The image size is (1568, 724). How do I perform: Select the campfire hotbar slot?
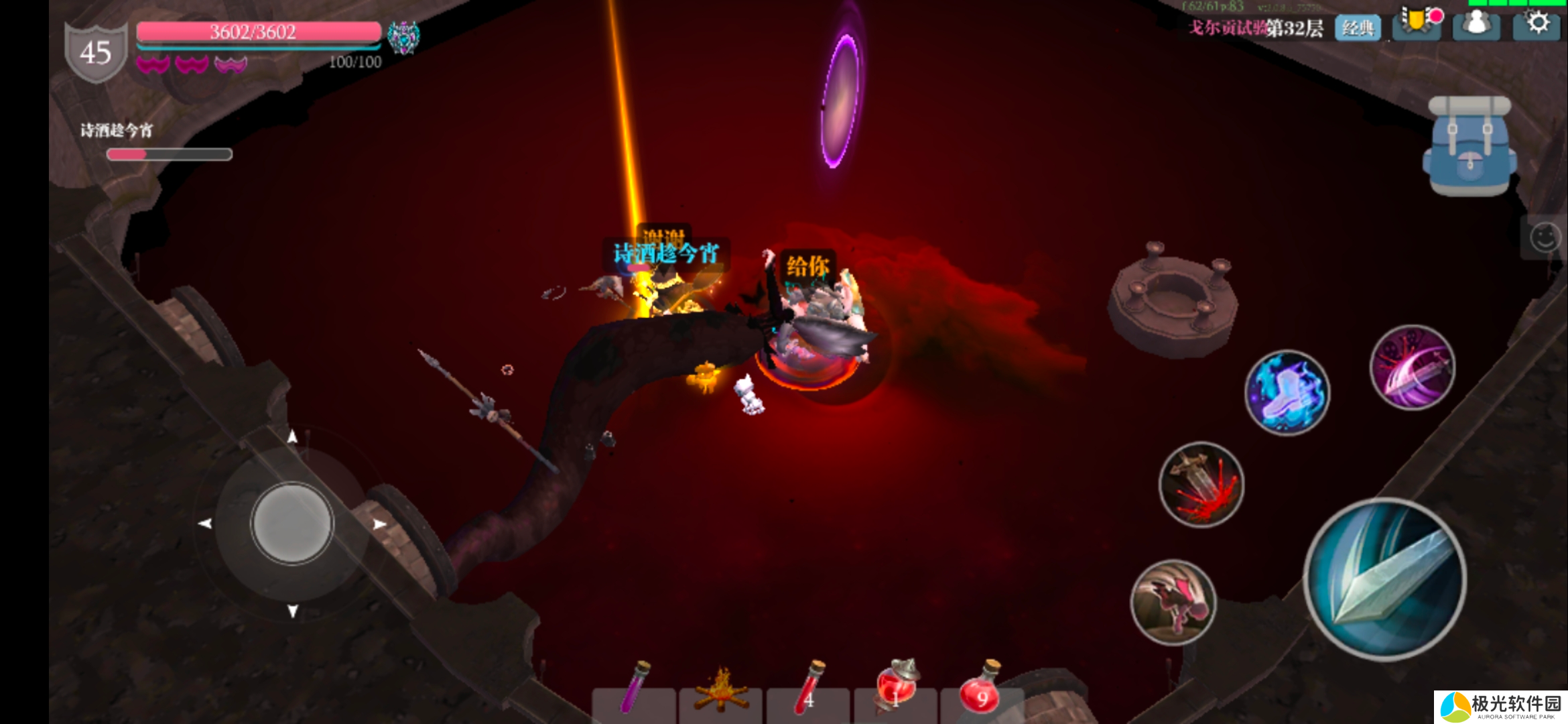[x=720, y=692]
